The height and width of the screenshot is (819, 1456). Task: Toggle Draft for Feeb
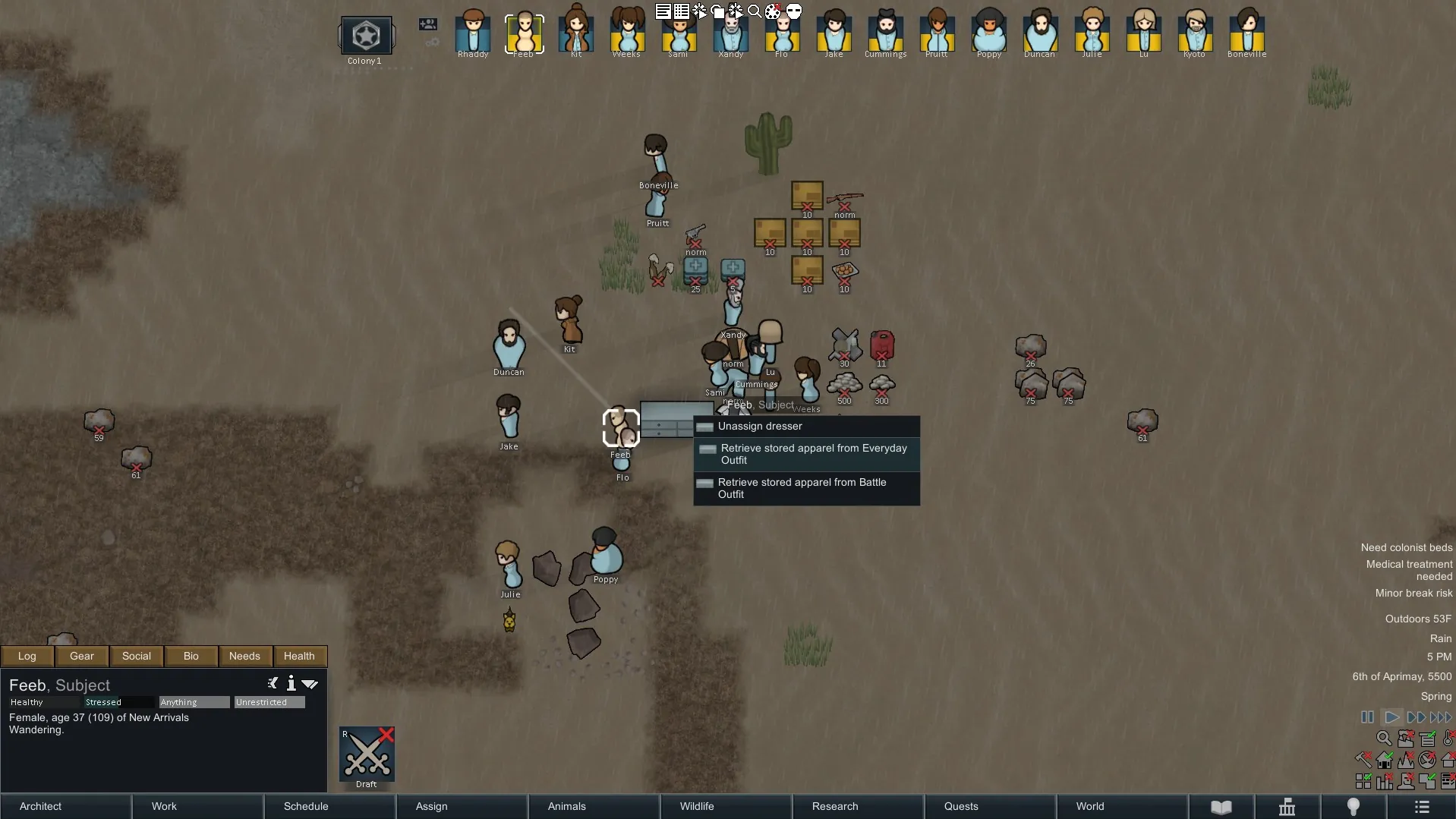[x=367, y=756]
